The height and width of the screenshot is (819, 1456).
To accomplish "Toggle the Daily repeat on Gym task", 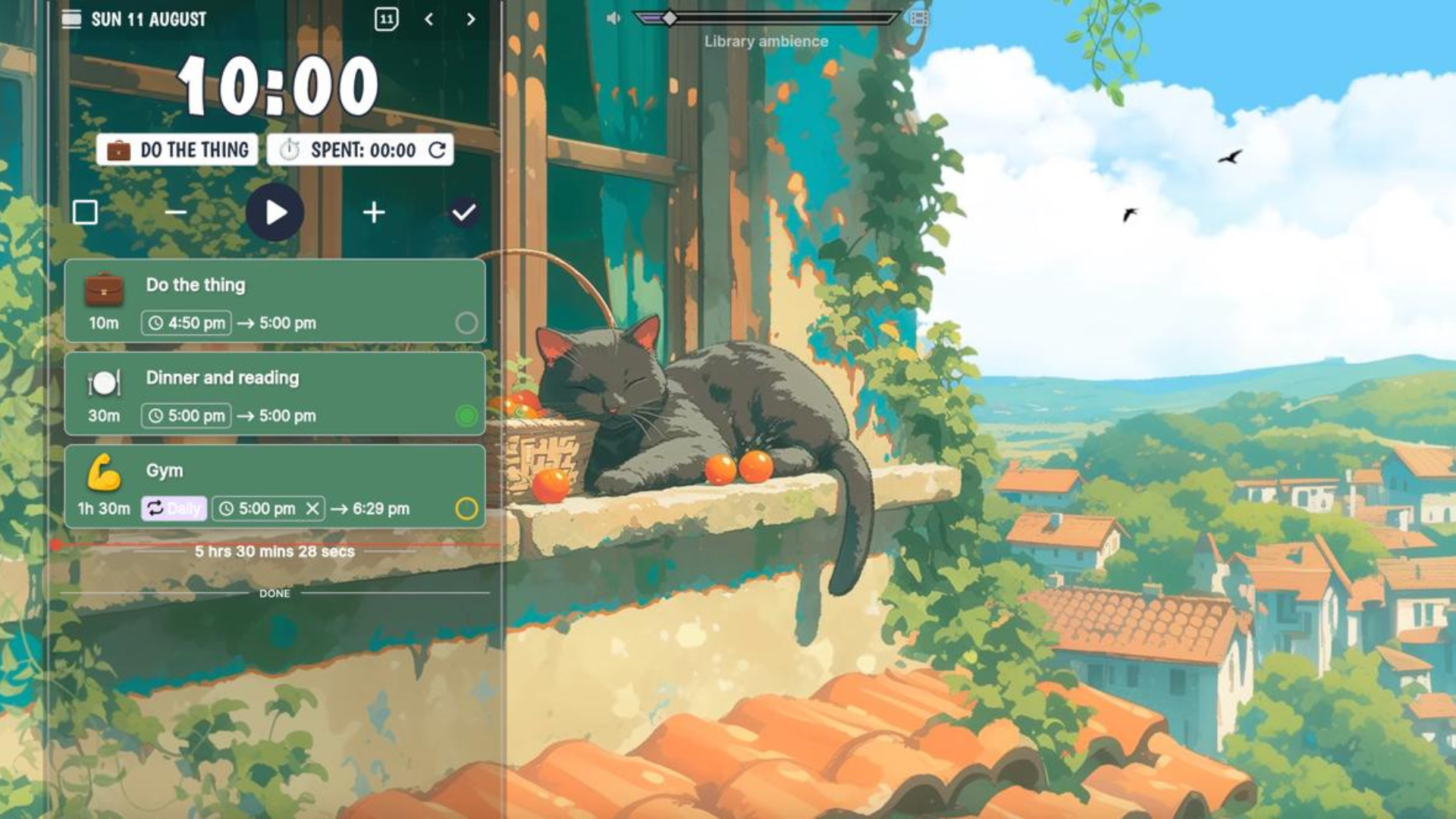I will [174, 509].
